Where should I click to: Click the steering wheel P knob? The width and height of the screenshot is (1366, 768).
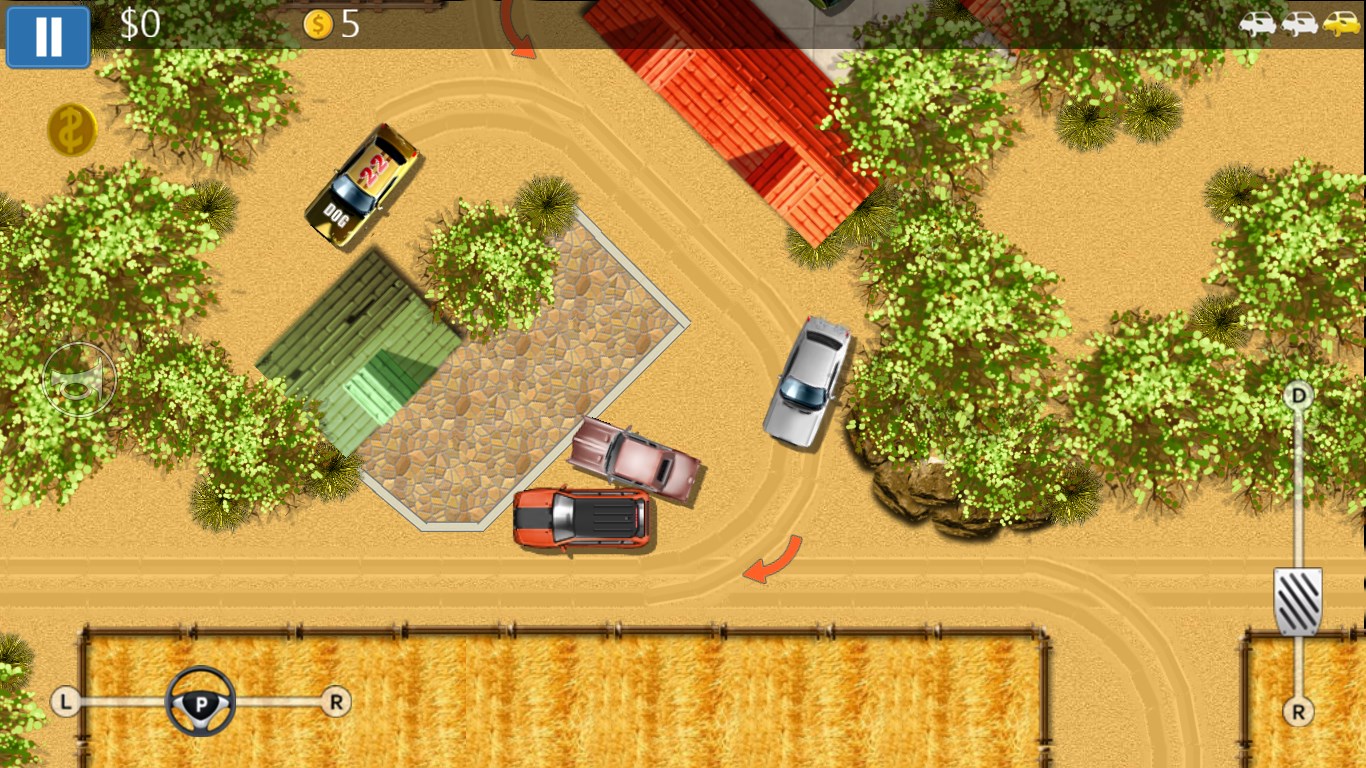201,702
